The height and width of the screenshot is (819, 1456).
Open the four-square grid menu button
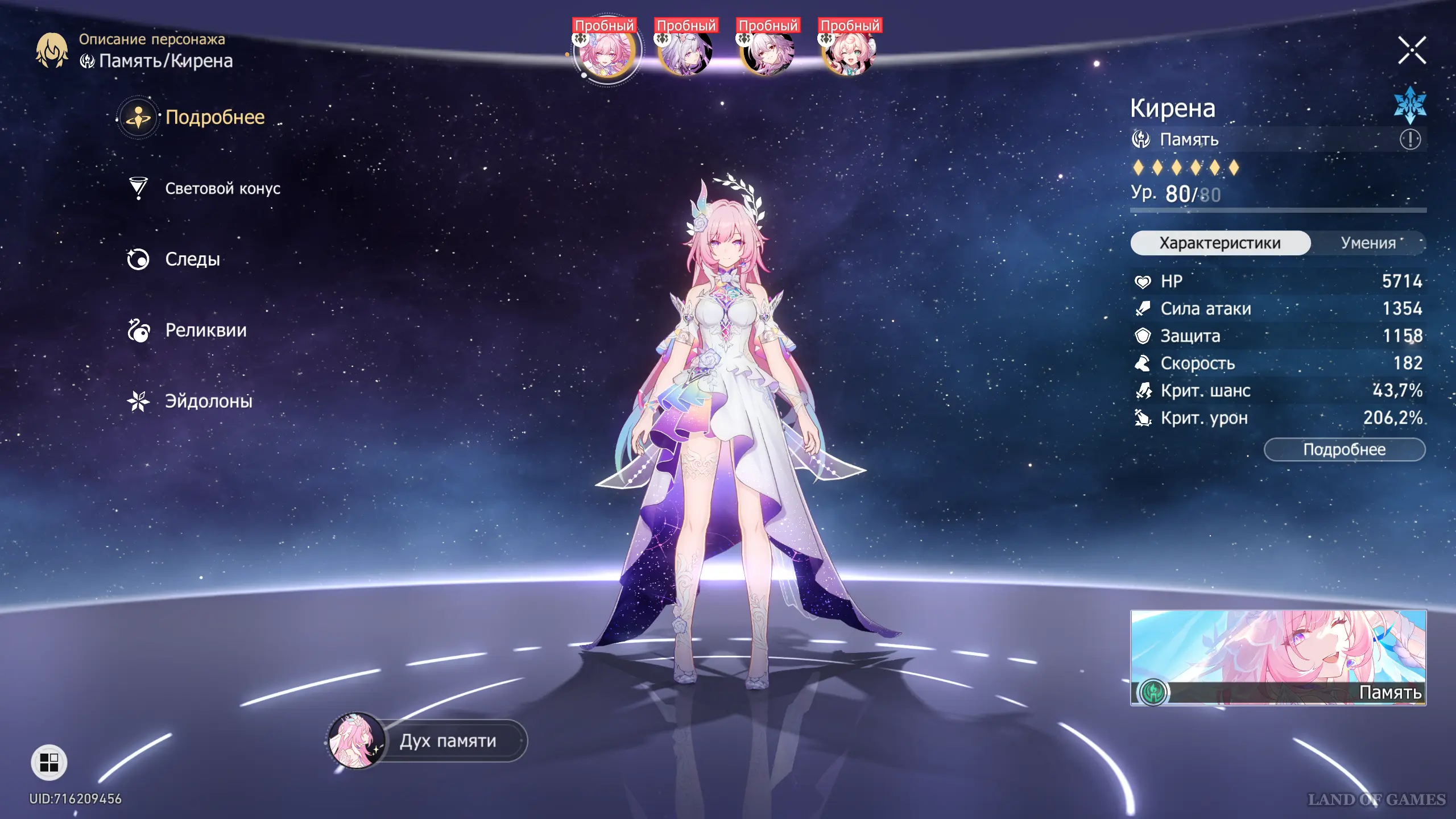[49, 762]
